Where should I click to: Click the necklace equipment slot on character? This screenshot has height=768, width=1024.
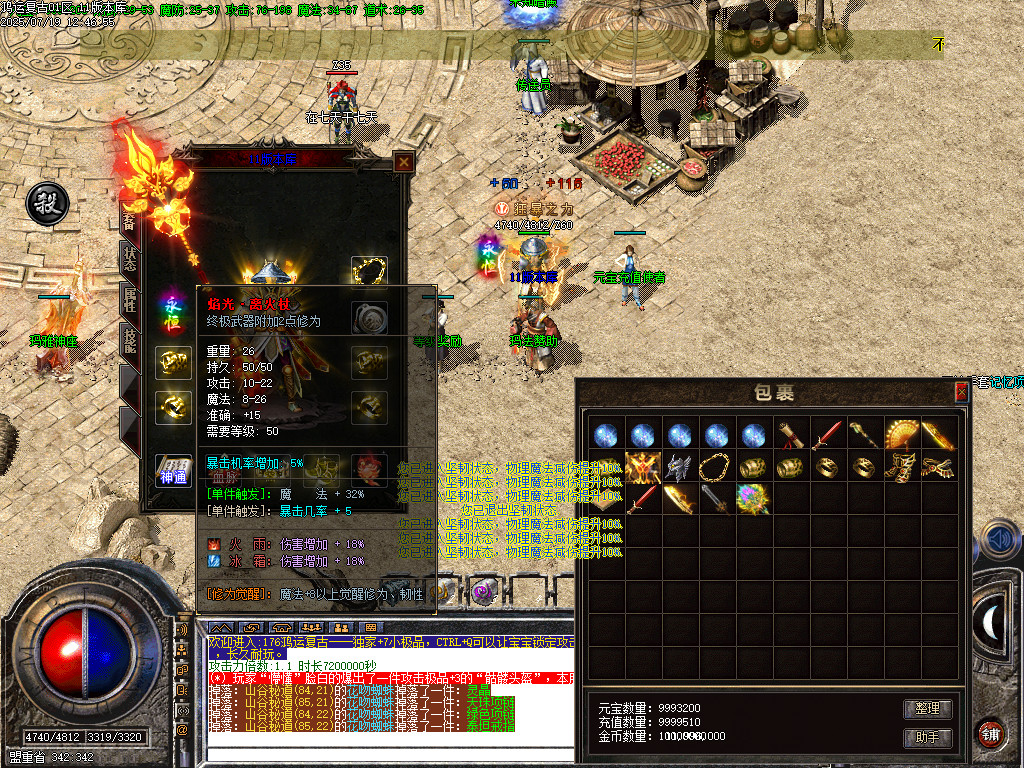tap(369, 271)
